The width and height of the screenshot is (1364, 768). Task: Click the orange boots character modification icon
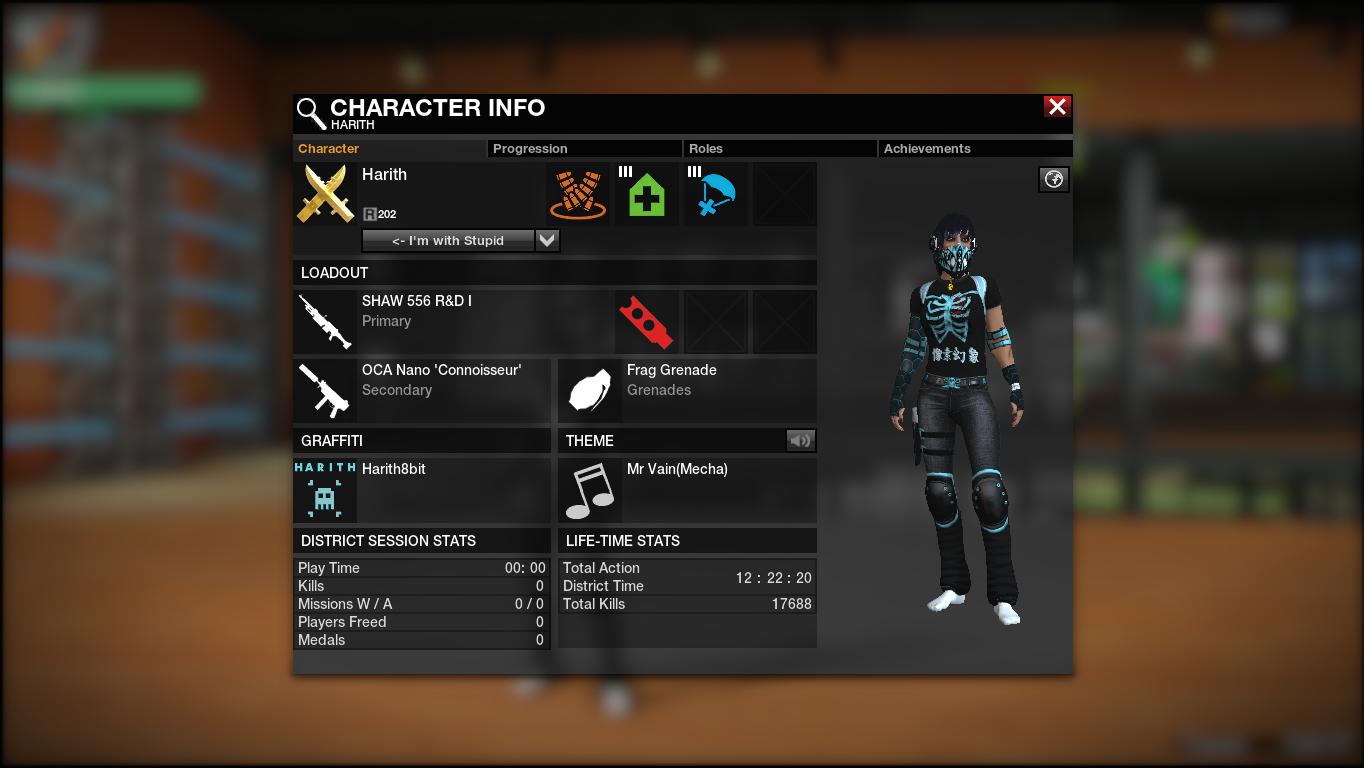[578, 194]
